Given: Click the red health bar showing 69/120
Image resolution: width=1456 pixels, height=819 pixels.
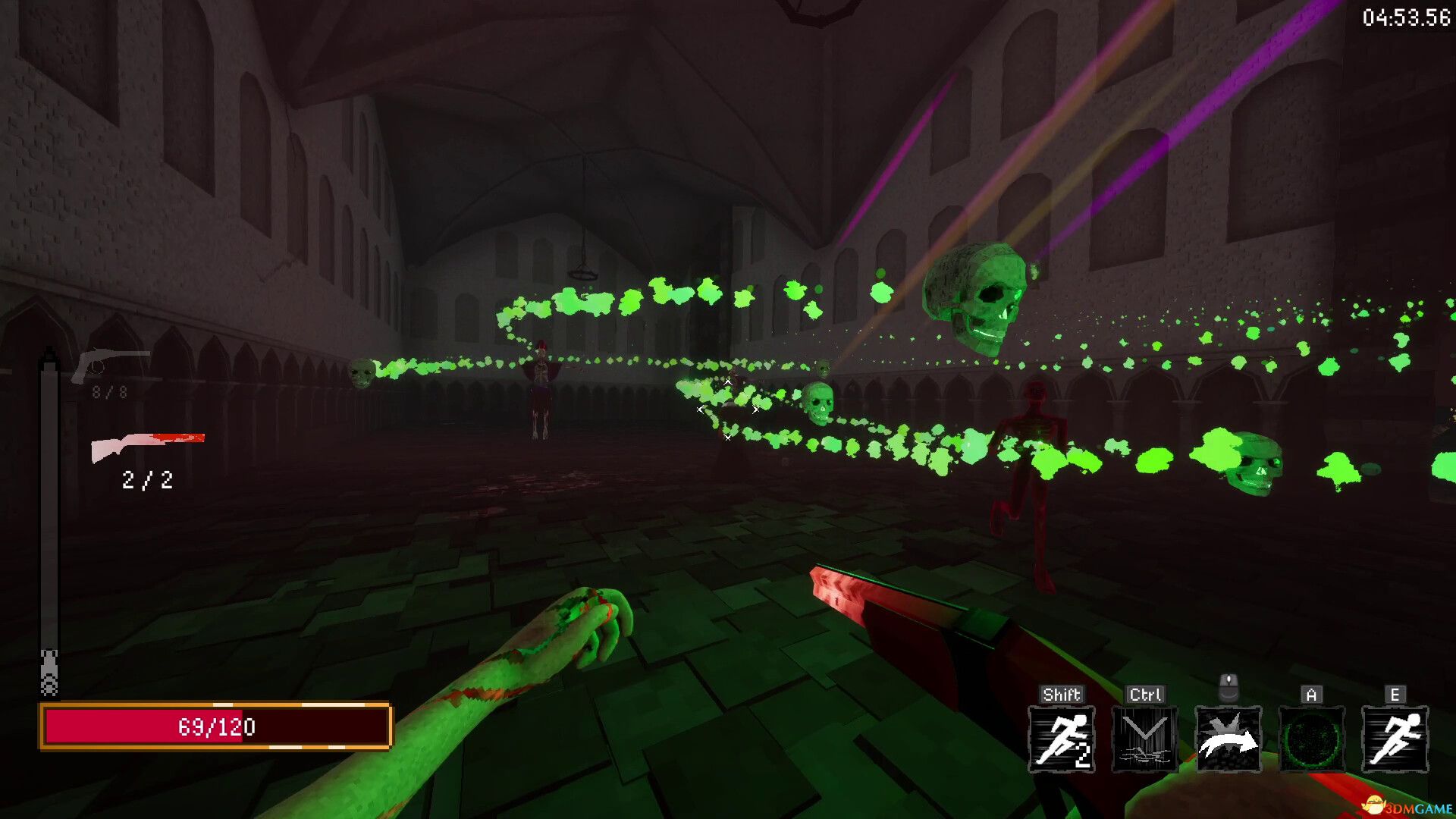Looking at the screenshot, I should point(217,727).
